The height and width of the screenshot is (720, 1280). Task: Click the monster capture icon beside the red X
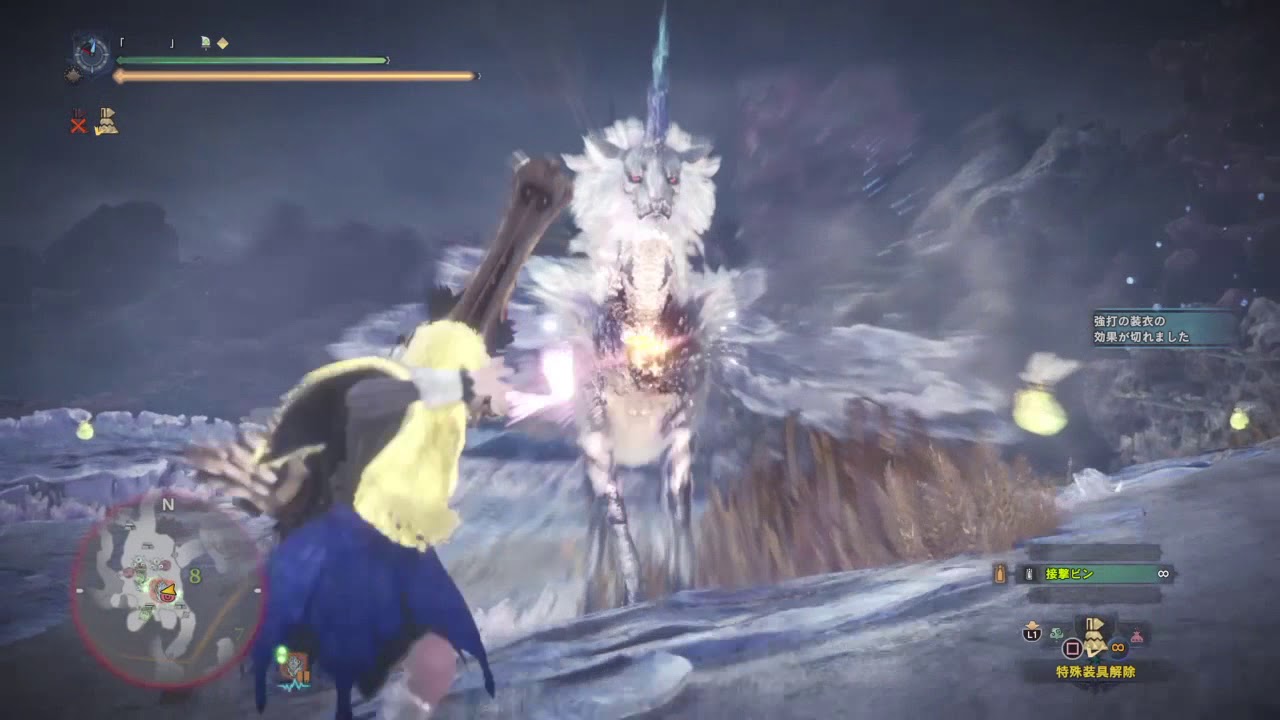tap(108, 120)
